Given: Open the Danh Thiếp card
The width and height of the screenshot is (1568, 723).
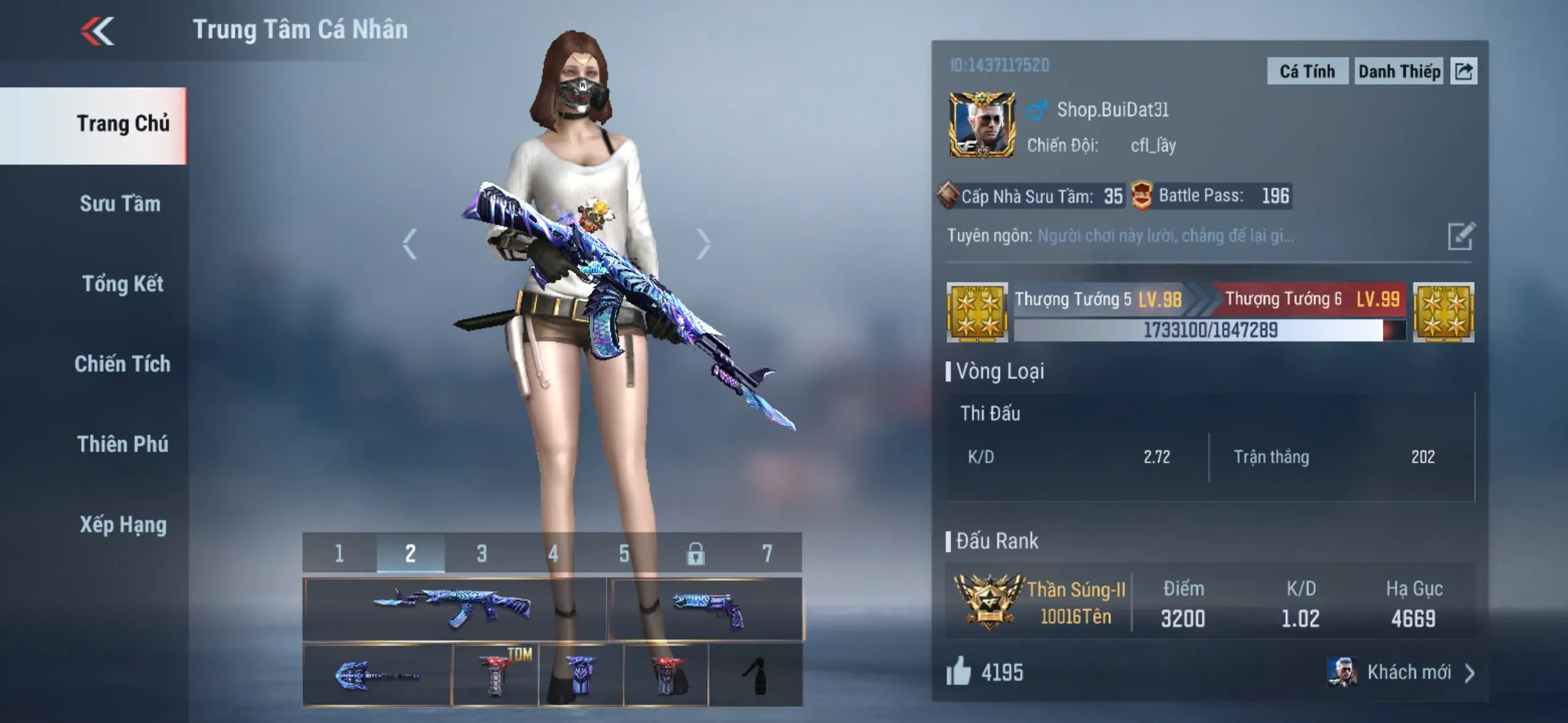Looking at the screenshot, I should click(x=1399, y=72).
